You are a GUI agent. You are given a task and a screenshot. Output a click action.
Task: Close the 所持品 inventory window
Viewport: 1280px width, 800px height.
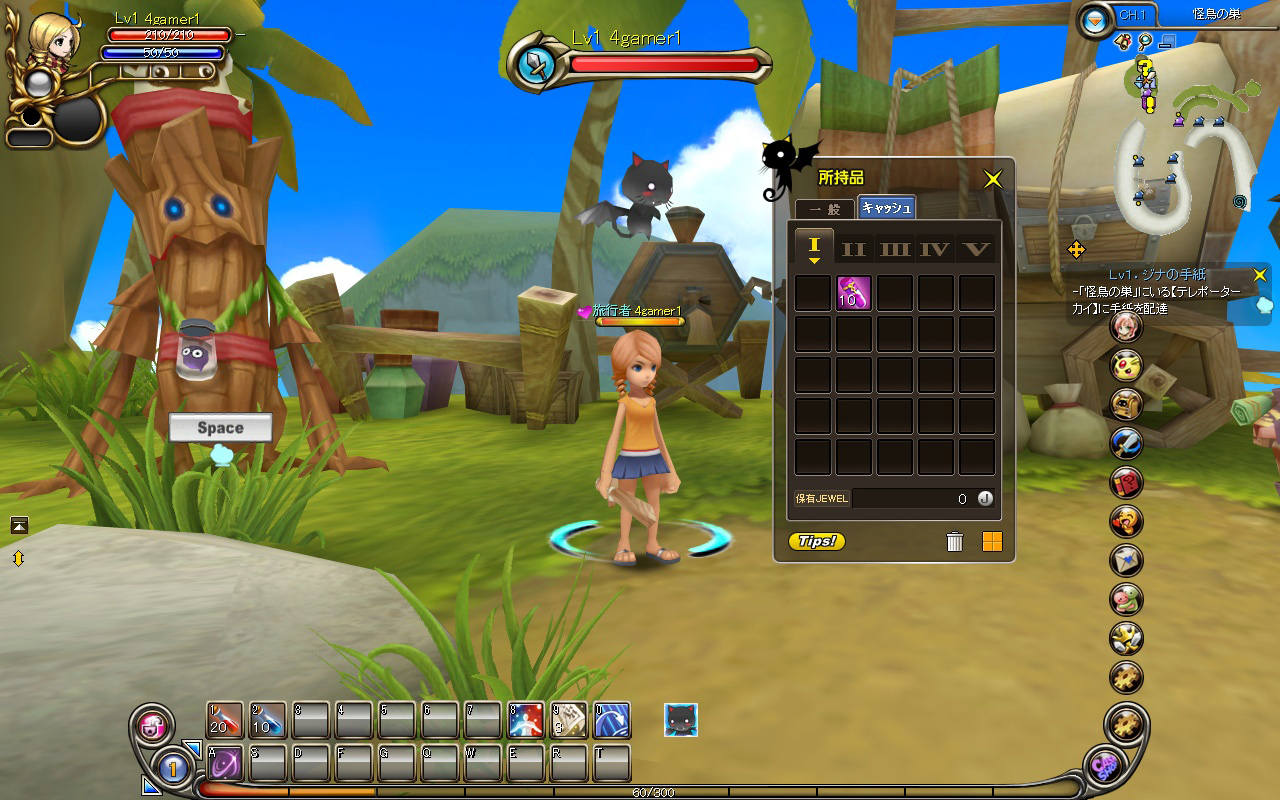[992, 179]
